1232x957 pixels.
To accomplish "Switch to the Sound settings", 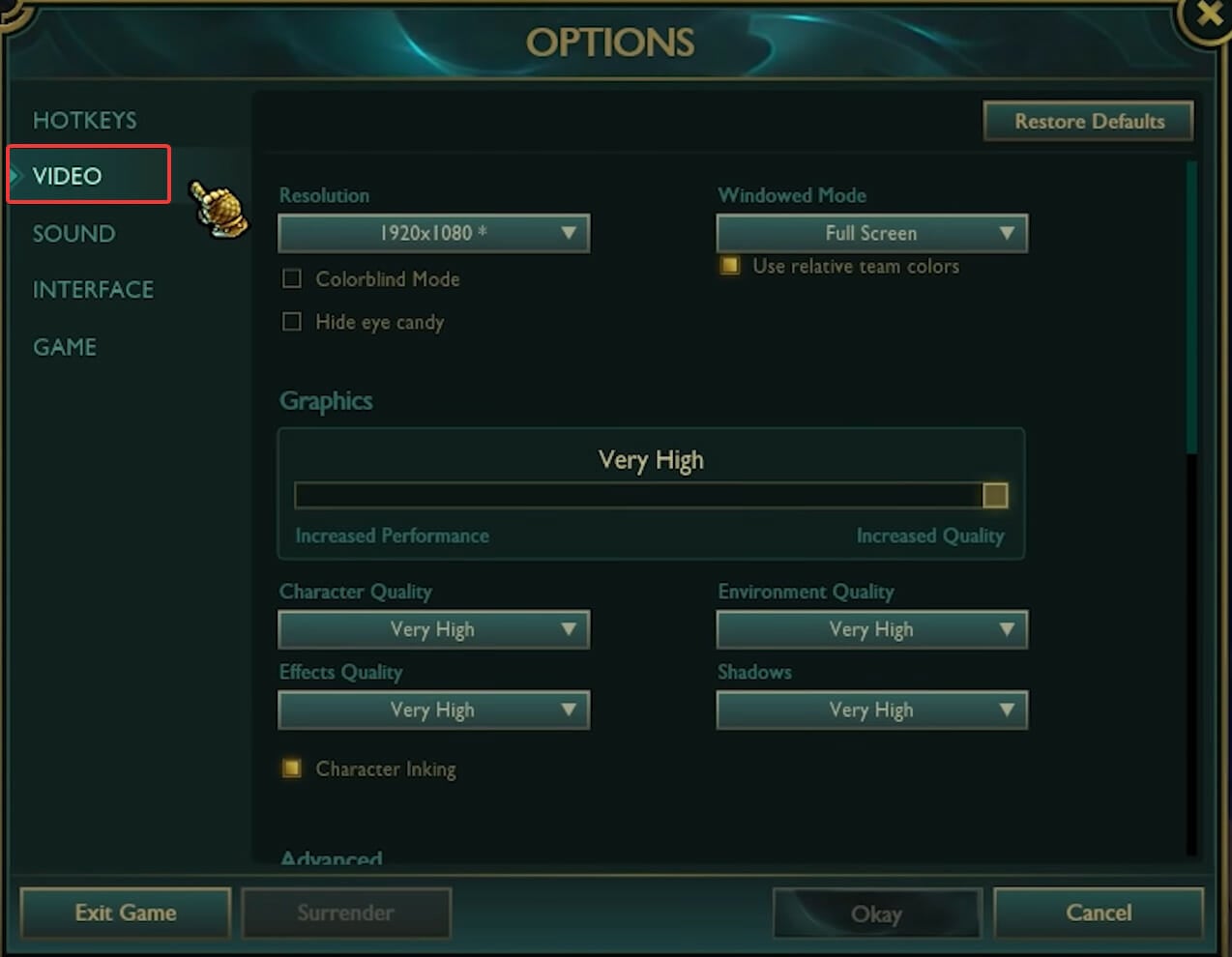I will (73, 233).
